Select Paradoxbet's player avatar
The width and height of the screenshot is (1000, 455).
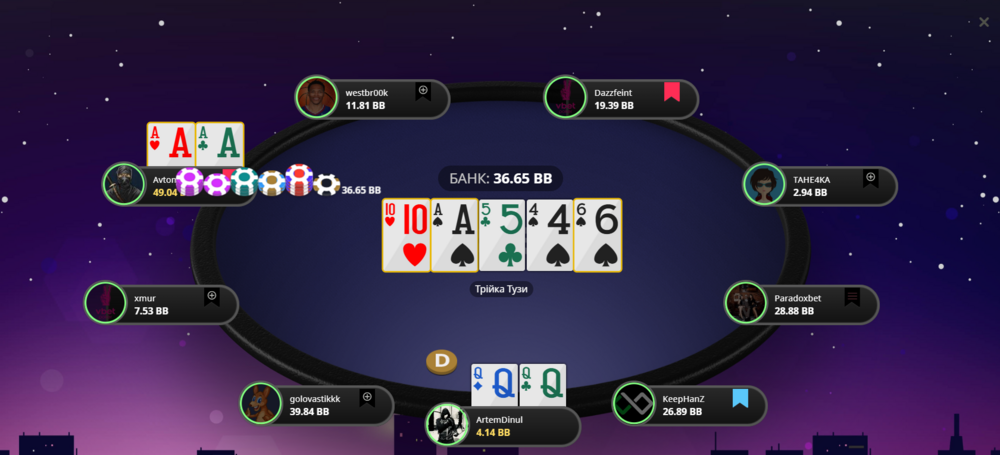pyautogui.click(x=745, y=303)
